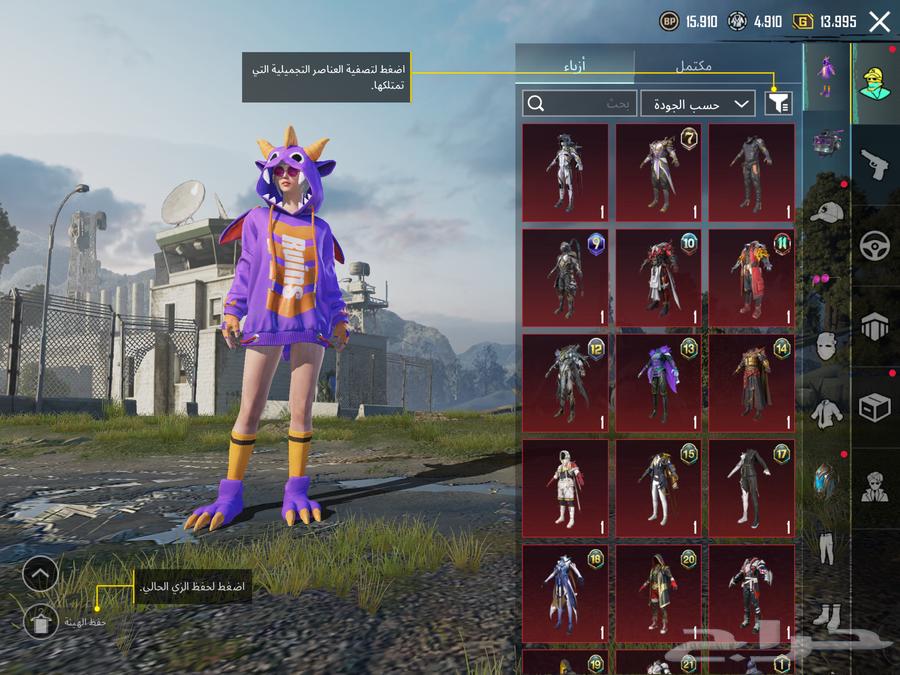Open the crate box category
This screenshot has height=675, width=900.
pyautogui.click(x=875, y=407)
